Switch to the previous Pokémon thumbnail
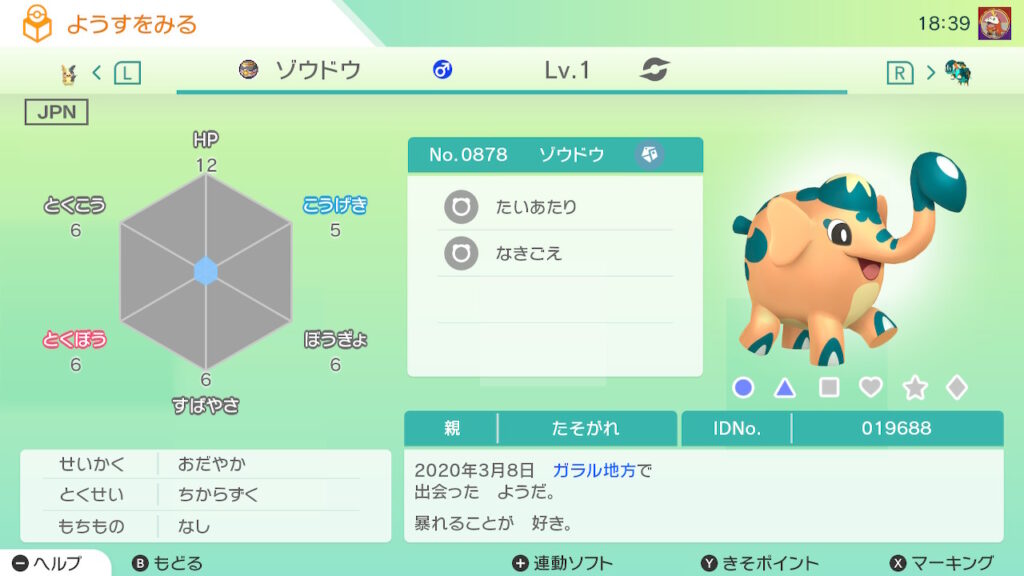Viewport: 1024px width, 576px height. coord(69,73)
